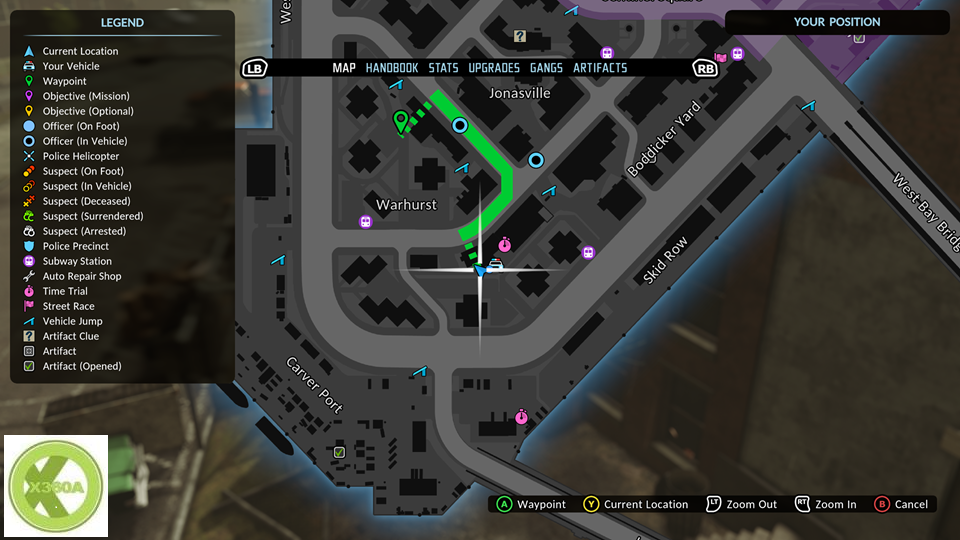
Task: Select the Map tab
Action: 344,68
